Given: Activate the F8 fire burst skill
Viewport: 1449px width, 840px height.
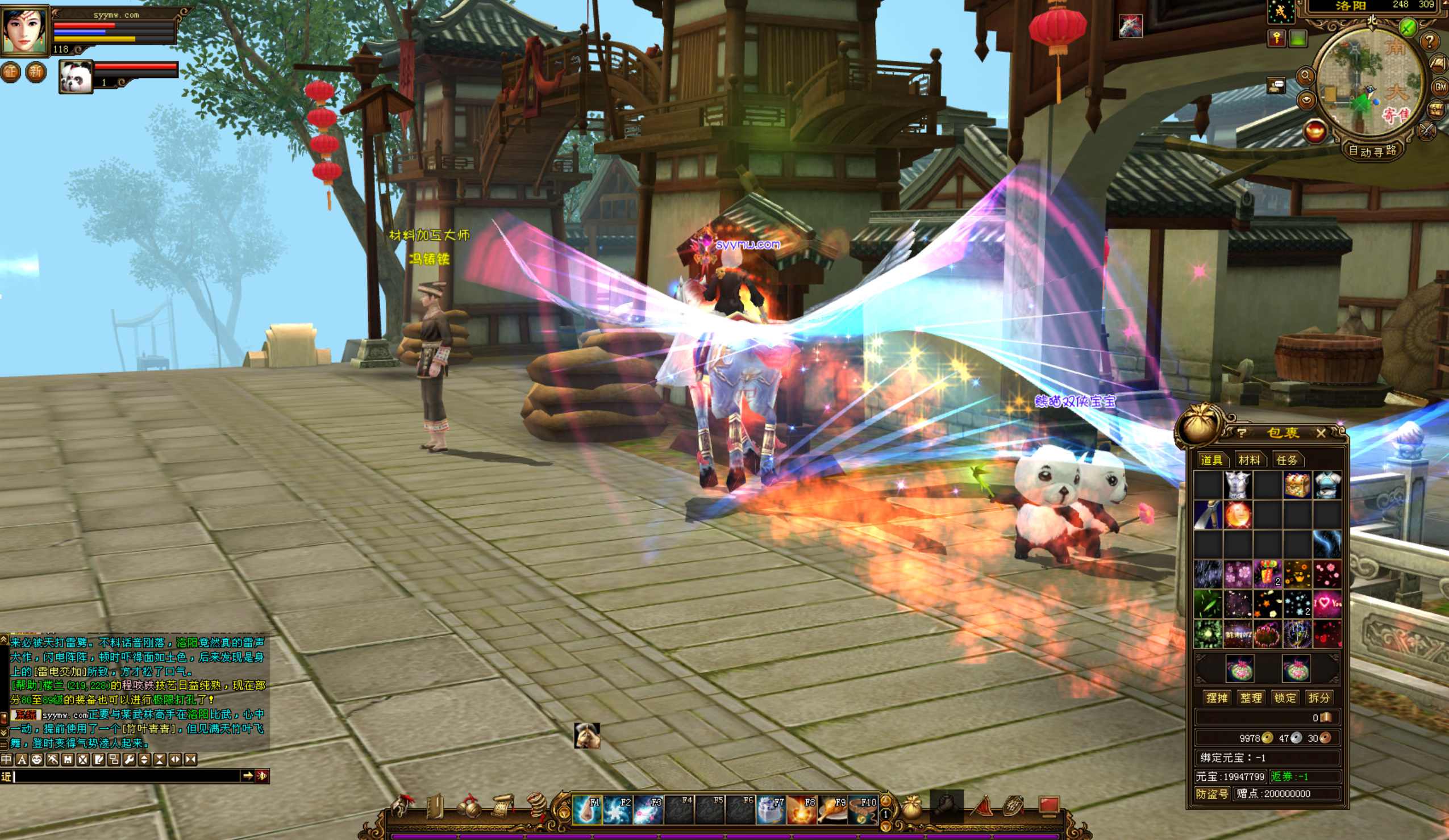Looking at the screenshot, I should 802,810.
